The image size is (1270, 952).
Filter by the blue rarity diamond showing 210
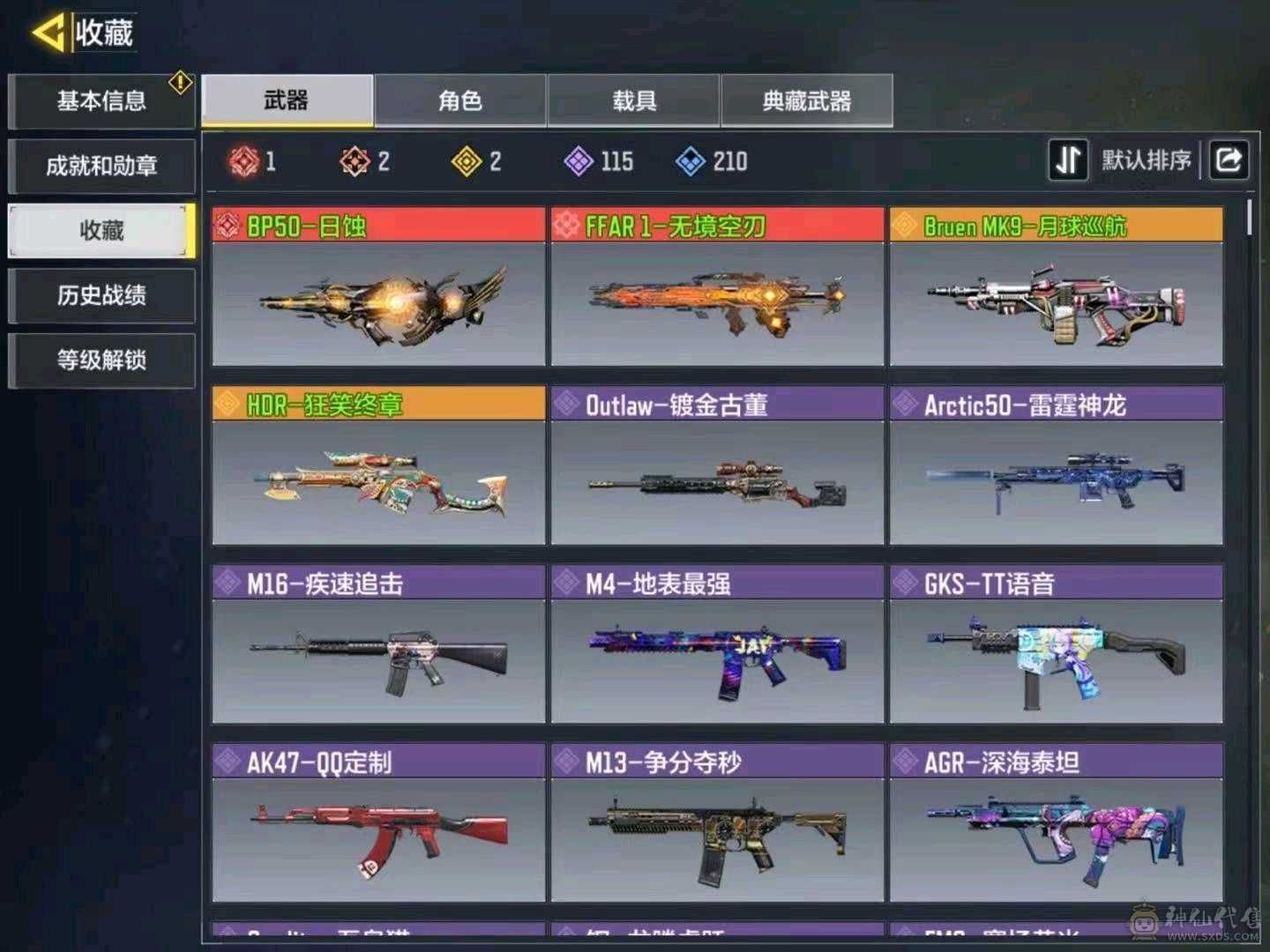pyautogui.click(x=690, y=161)
